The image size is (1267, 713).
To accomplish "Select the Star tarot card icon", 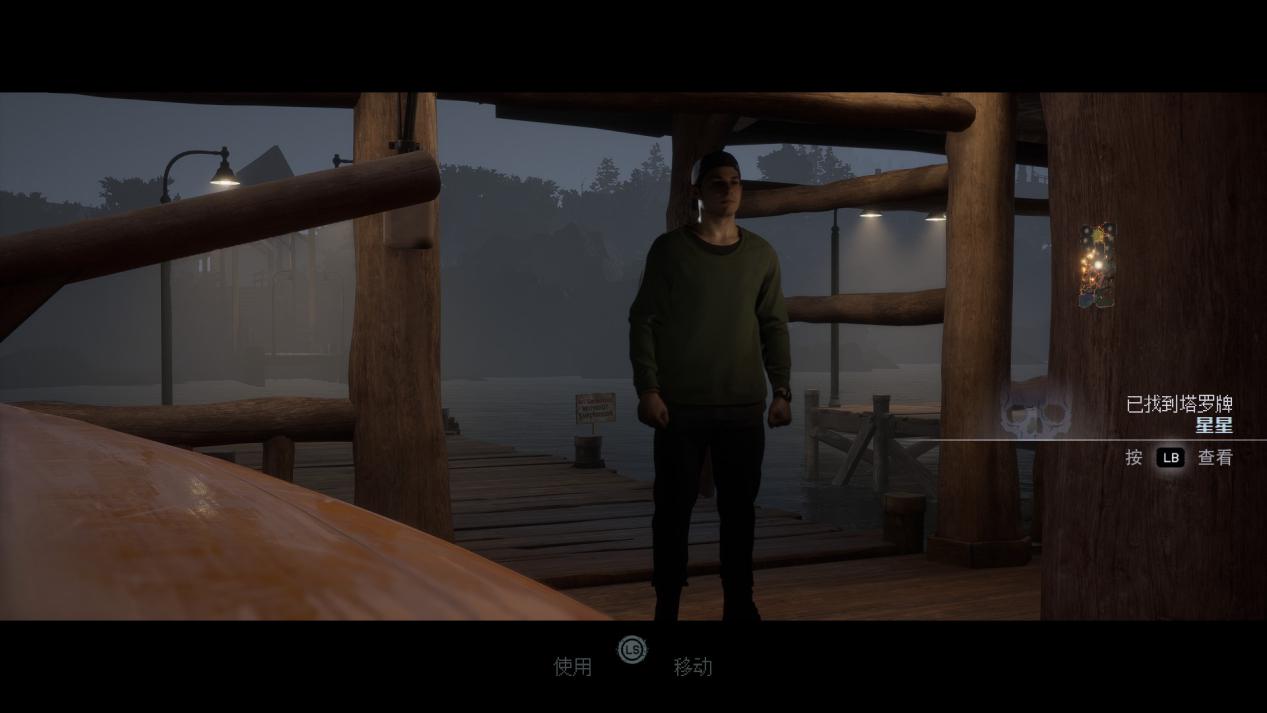I will tap(1097, 266).
